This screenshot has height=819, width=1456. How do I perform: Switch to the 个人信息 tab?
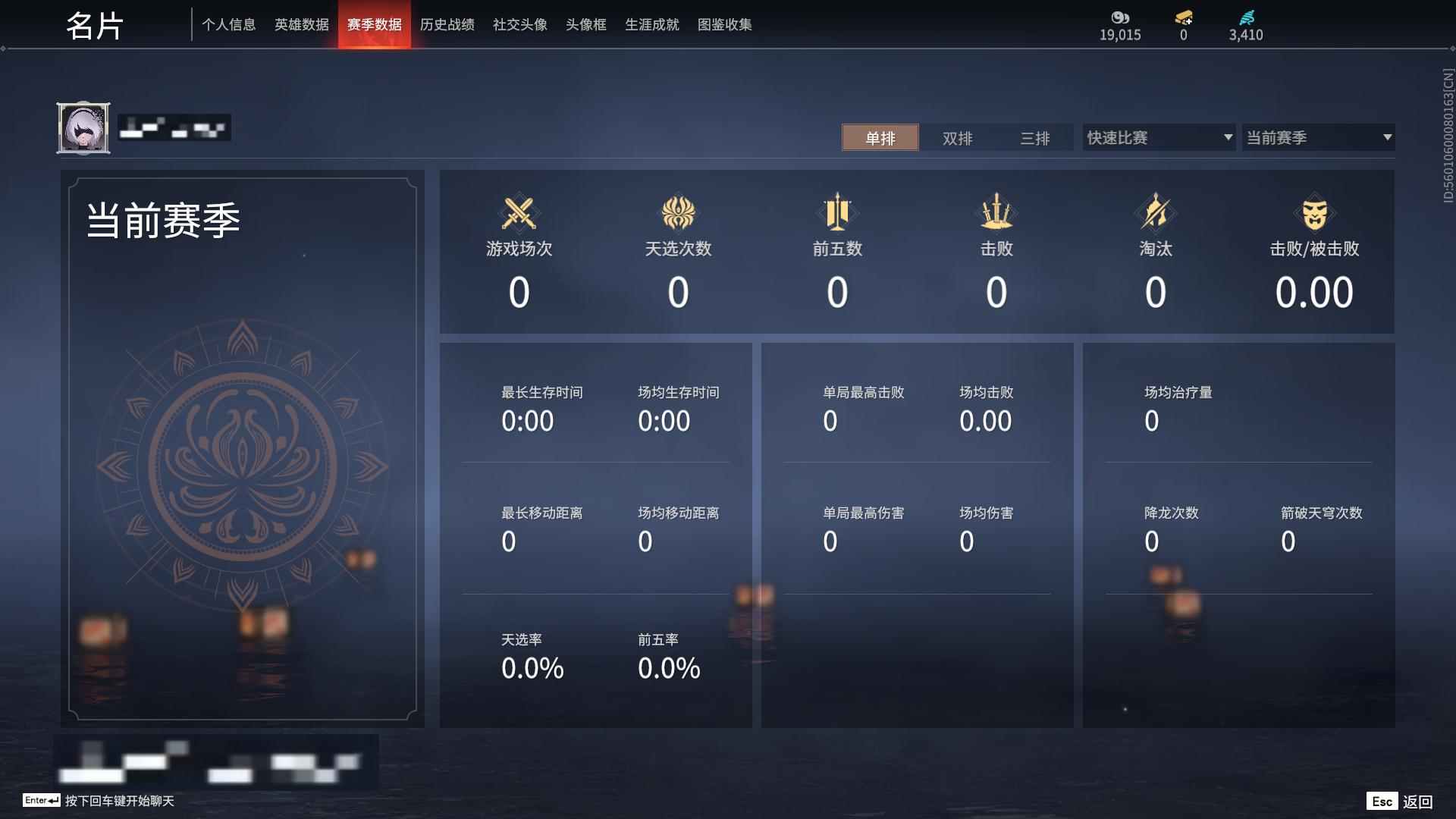[228, 24]
